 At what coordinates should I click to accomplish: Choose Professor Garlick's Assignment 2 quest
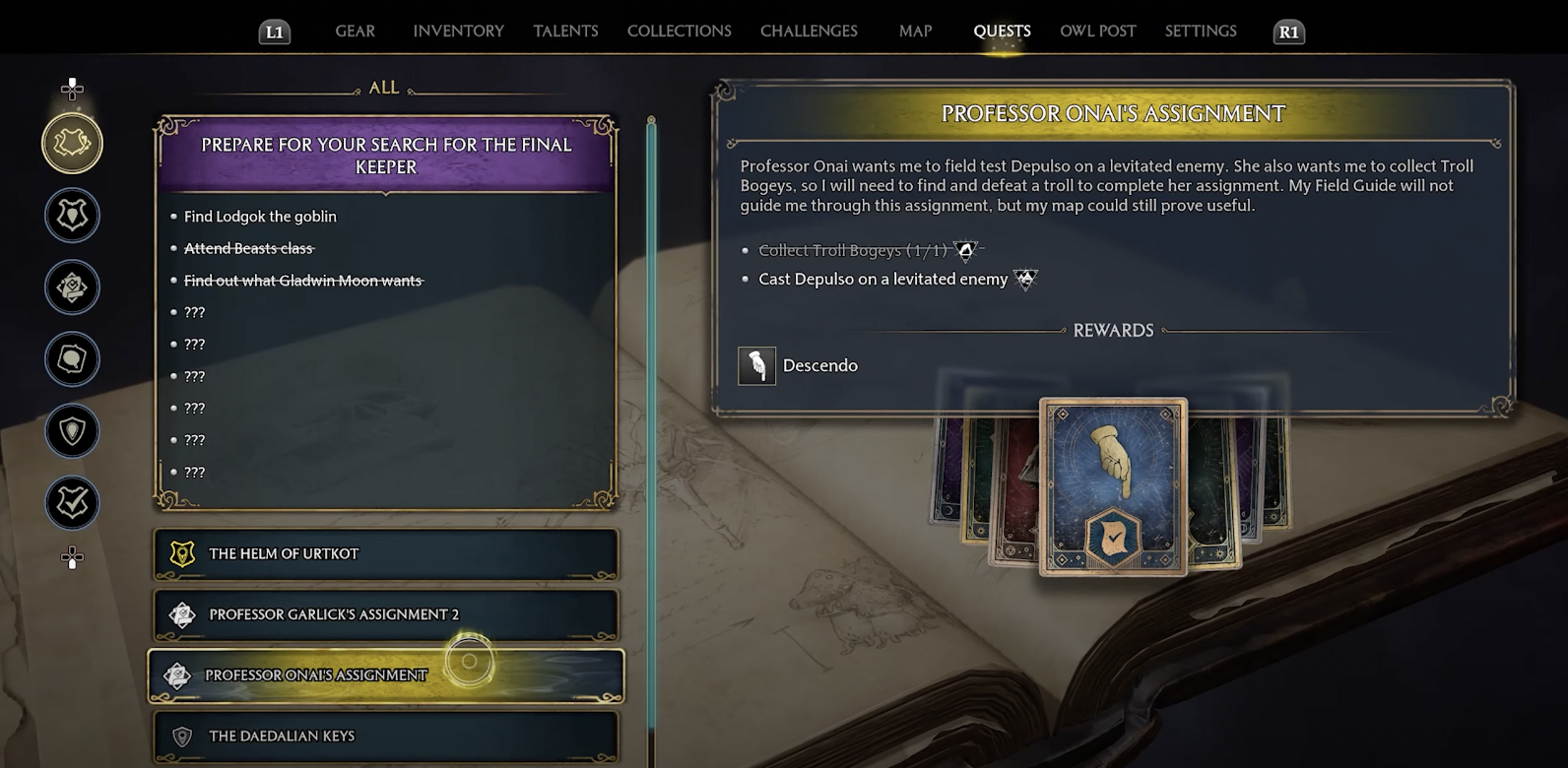click(x=385, y=614)
